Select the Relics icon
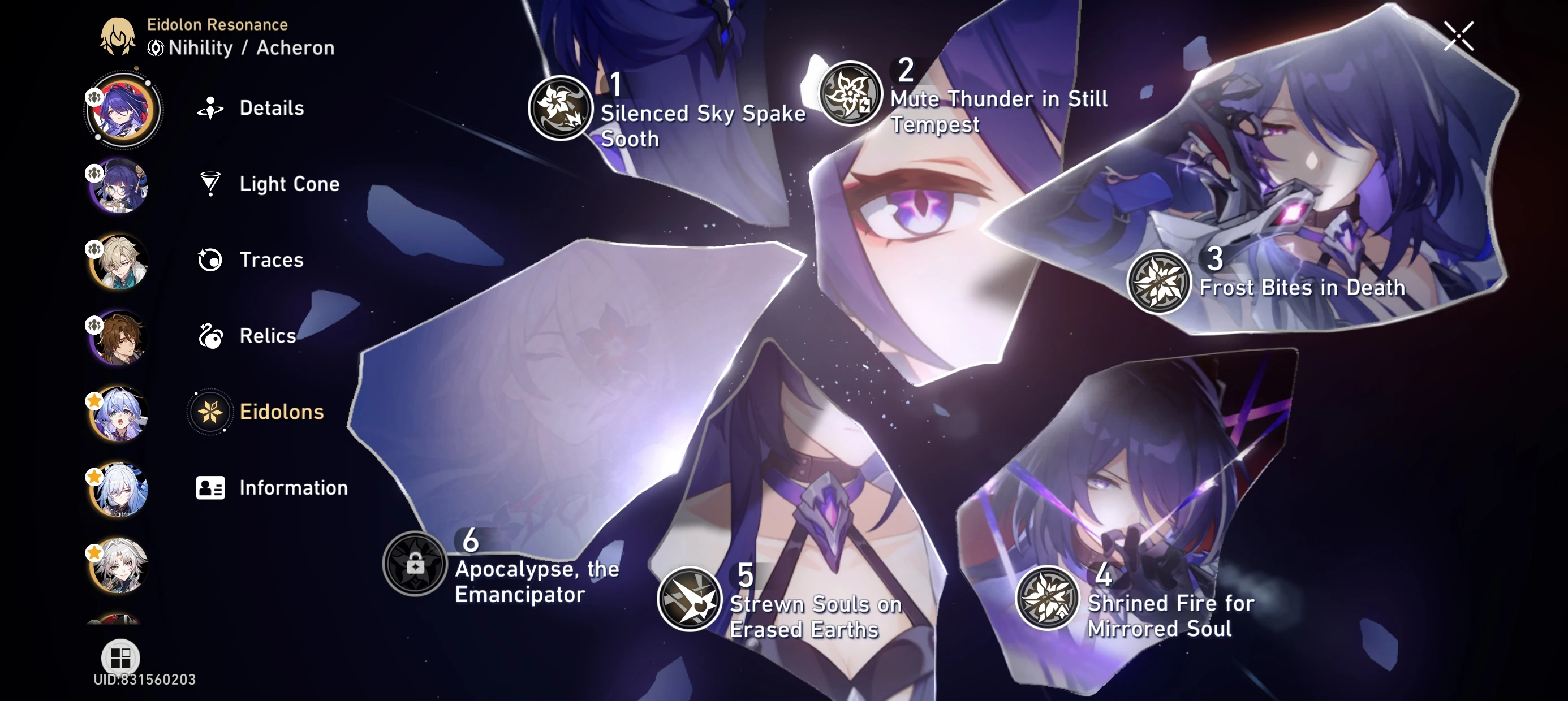The width and height of the screenshot is (1568, 701). 209,335
